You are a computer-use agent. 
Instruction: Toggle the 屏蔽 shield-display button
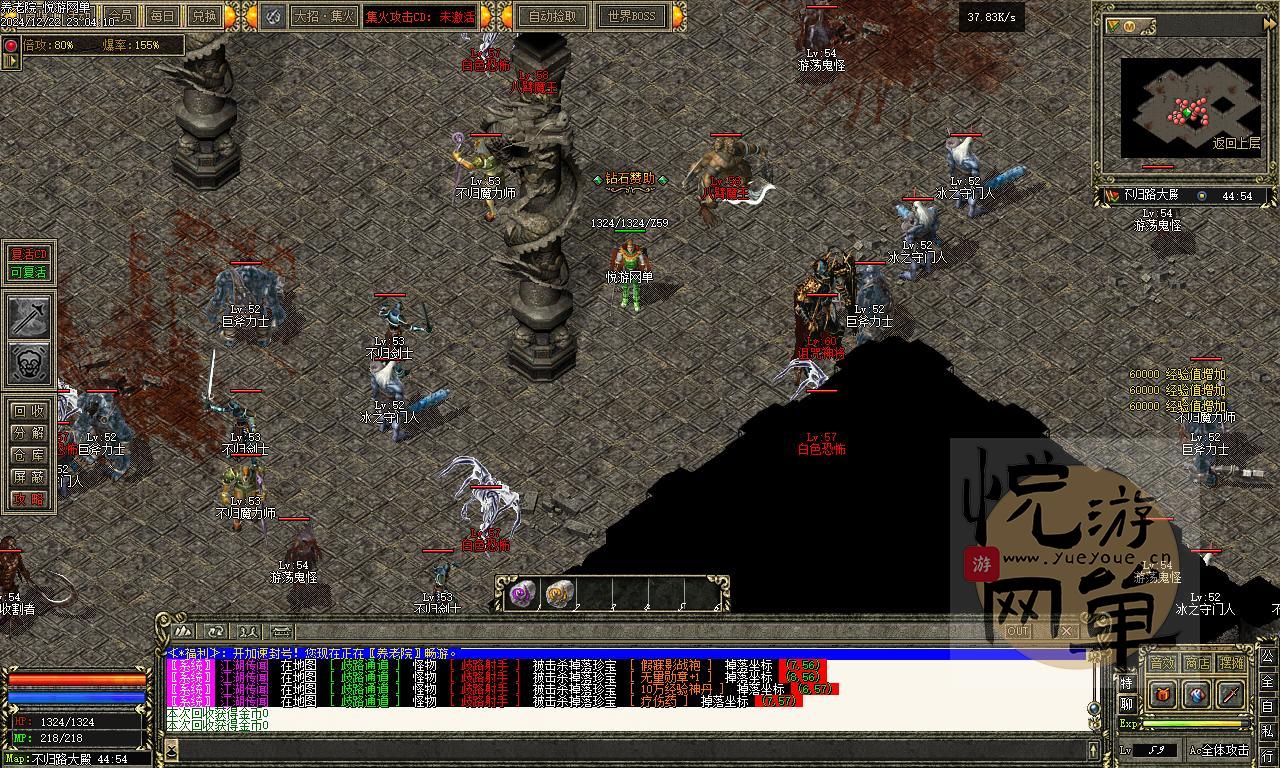(x=28, y=477)
